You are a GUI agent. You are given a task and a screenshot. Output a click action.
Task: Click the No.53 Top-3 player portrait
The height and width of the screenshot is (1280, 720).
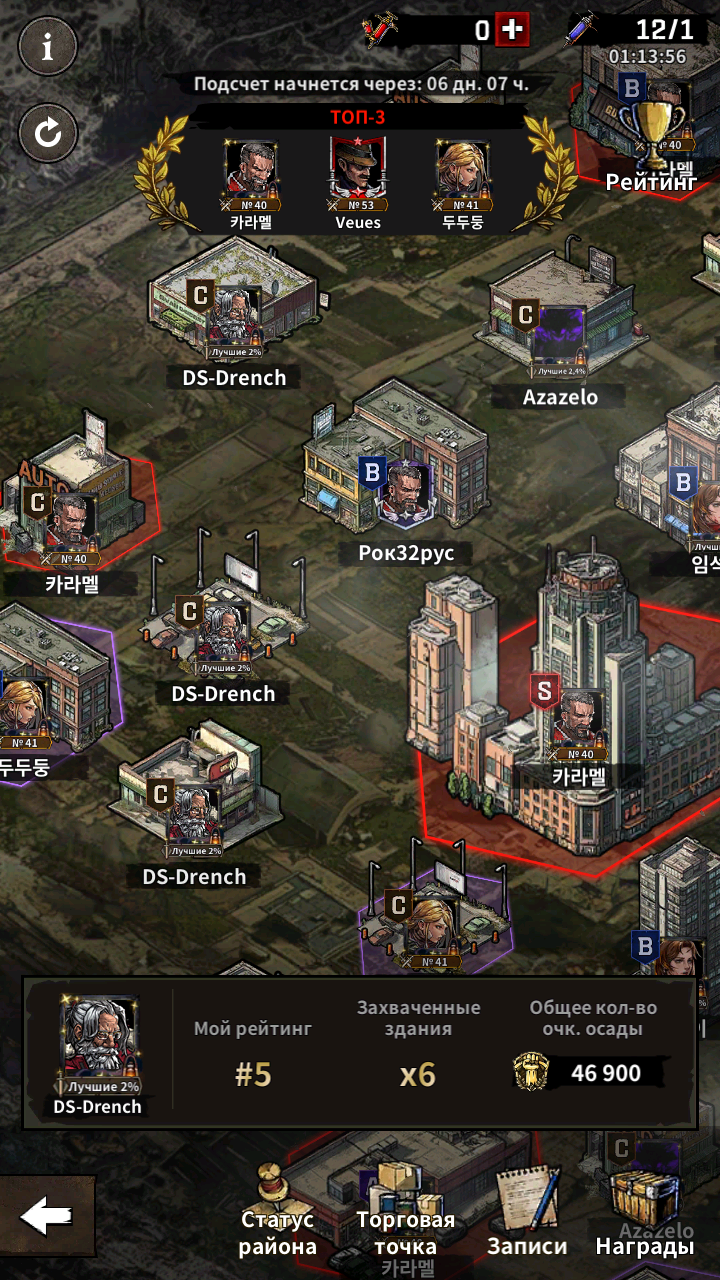(x=358, y=170)
